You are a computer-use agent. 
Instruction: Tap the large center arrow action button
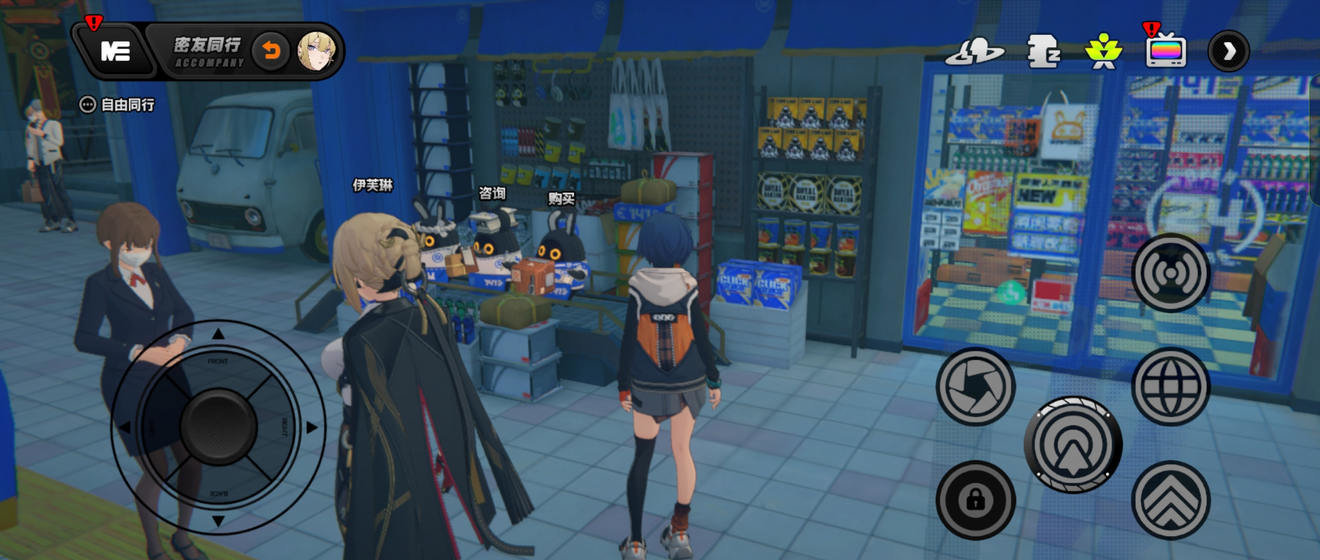1073,444
